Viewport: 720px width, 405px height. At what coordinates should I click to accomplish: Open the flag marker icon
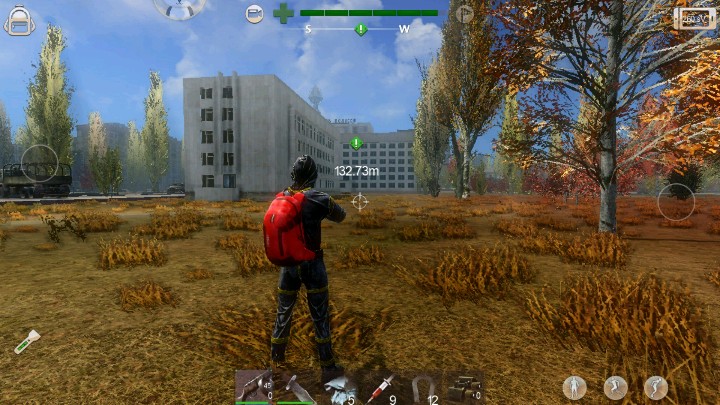pyautogui.click(x=464, y=14)
